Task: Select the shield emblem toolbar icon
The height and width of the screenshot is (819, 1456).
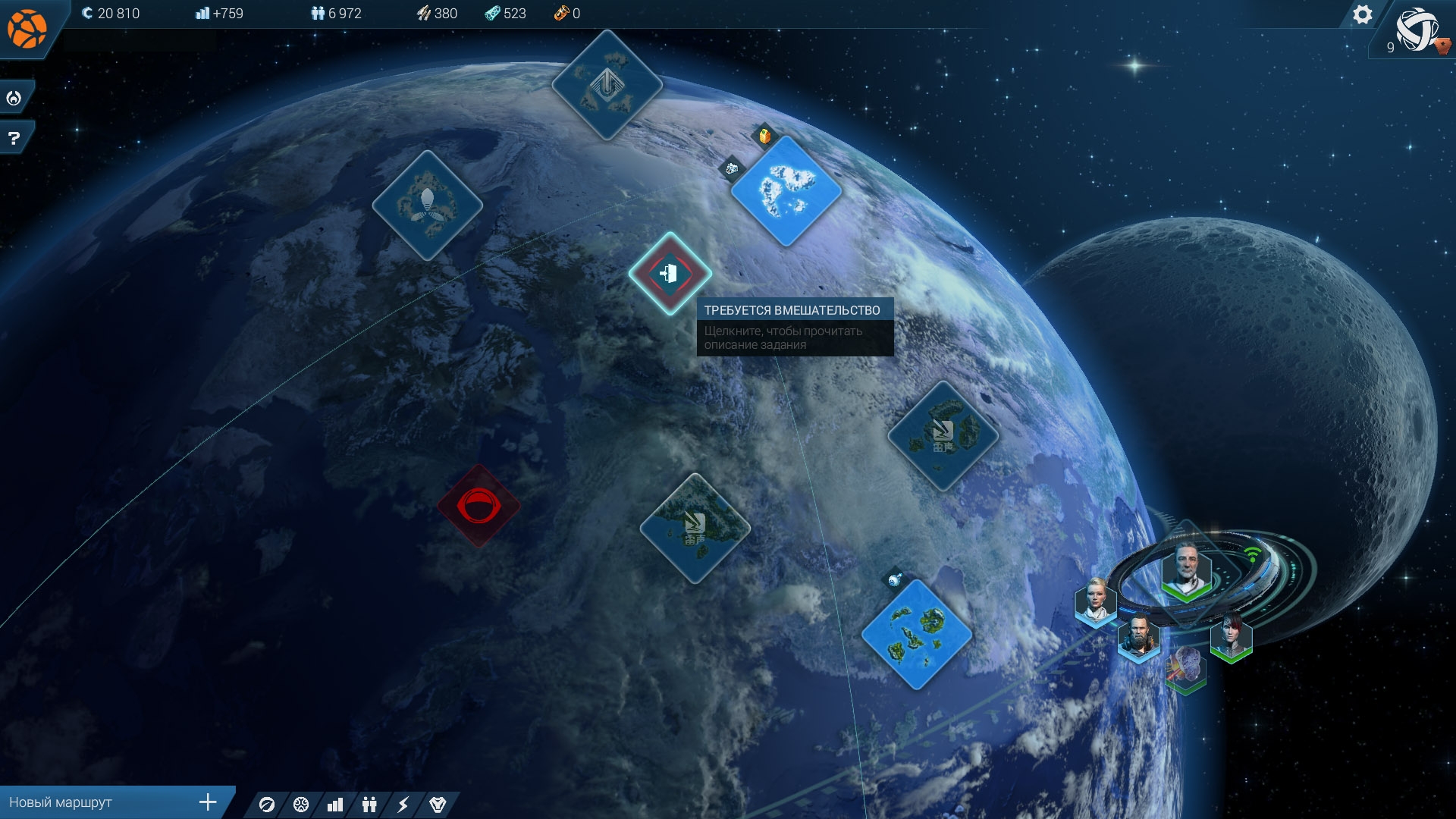Action: coord(438,805)
